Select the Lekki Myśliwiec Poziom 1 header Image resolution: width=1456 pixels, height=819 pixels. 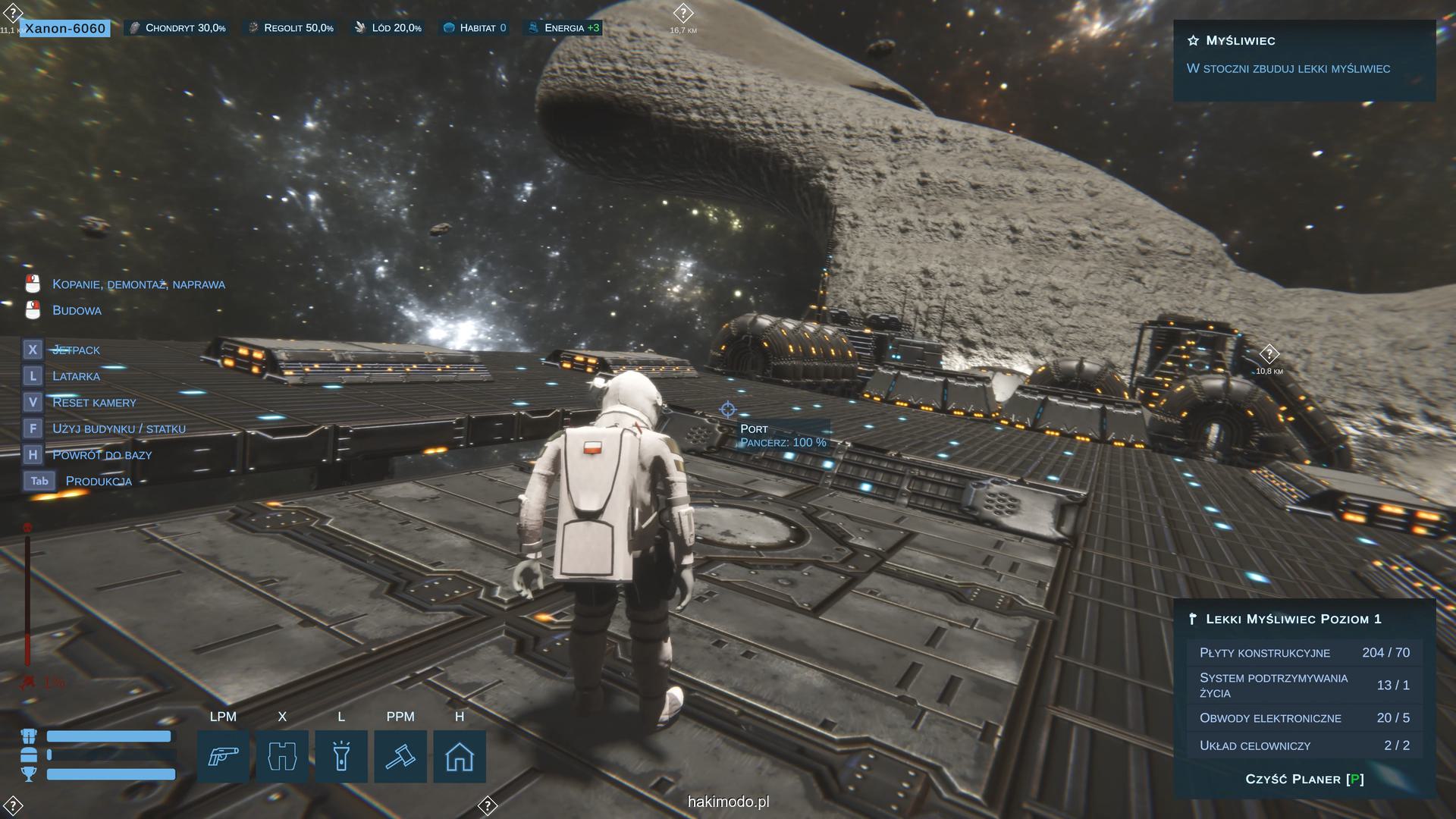[x=1293, y=619]
